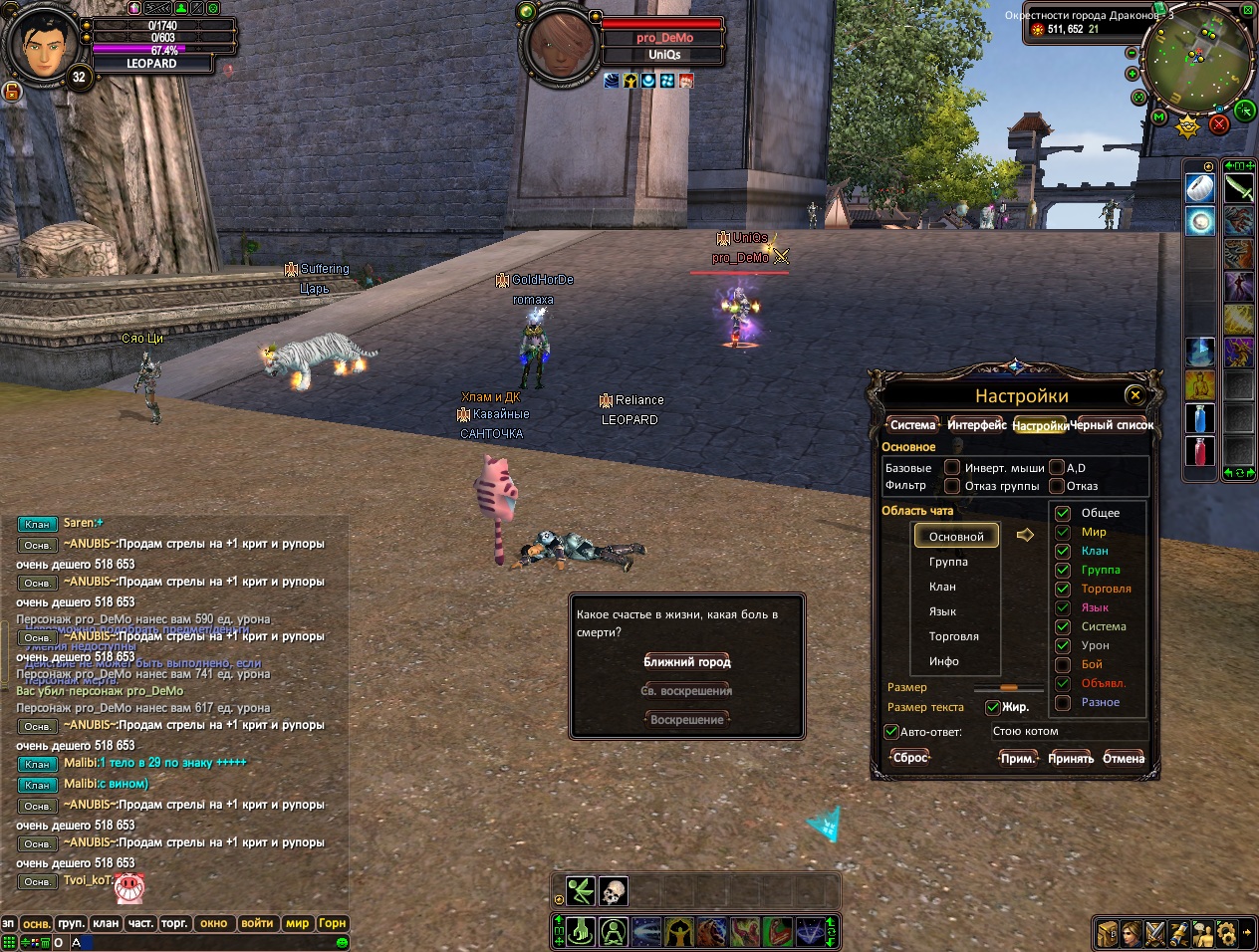Toggle the Жир. bold text checkbox
Image resolution: width=1259 pixels, height=952 pixels.
pos(992,707)
